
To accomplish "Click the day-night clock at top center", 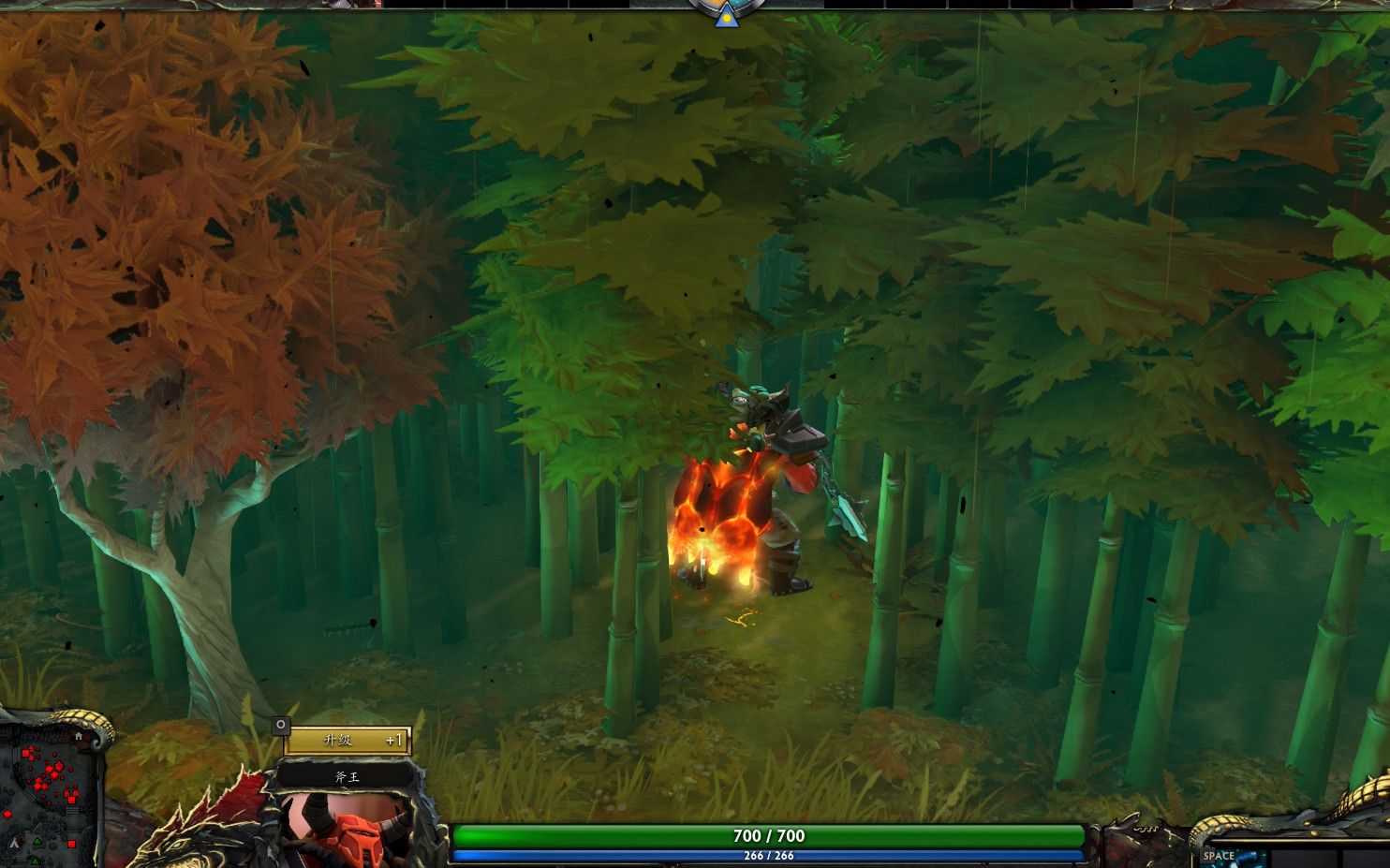I will coord(725,10).
